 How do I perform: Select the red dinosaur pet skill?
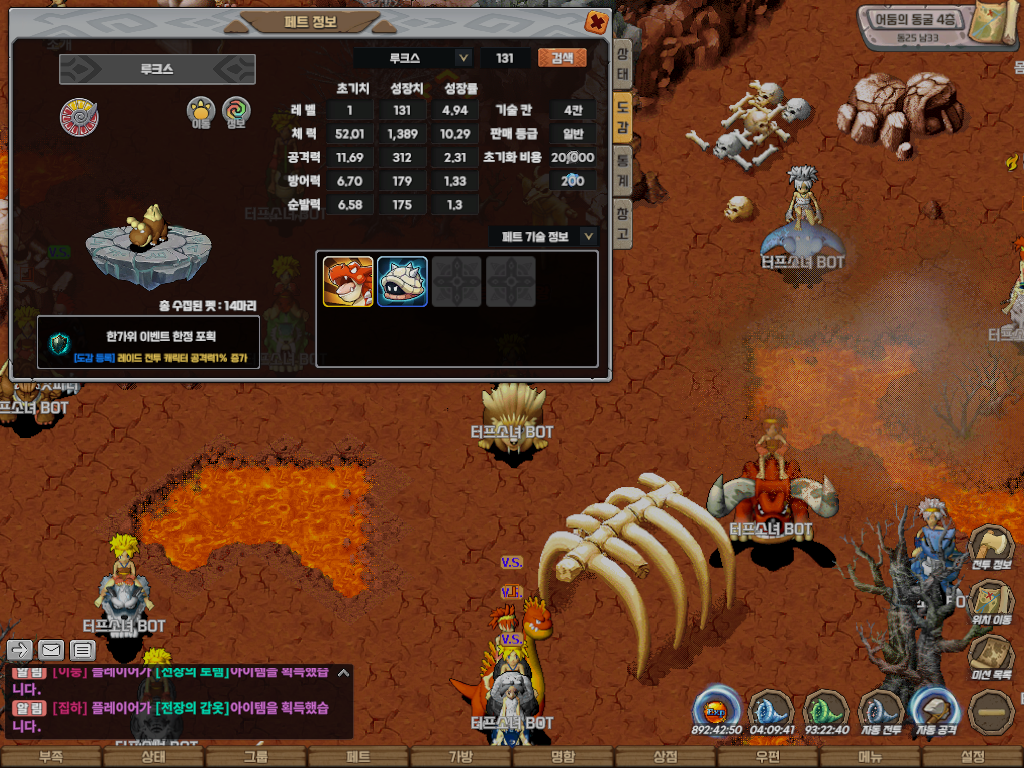348,282
